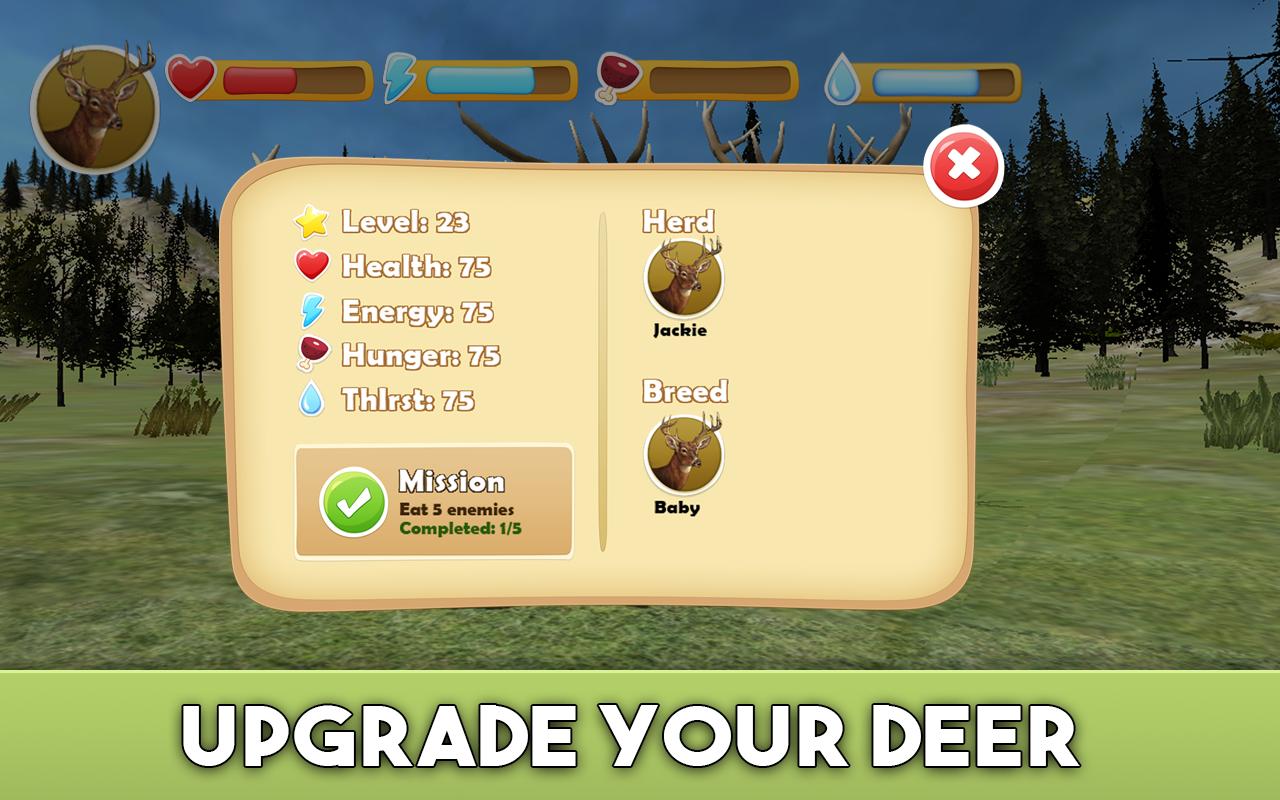Click the star icon next to Level 23
Image resolution: width=1280 pixels, height=800 pixels.
(x=312, y=224)
